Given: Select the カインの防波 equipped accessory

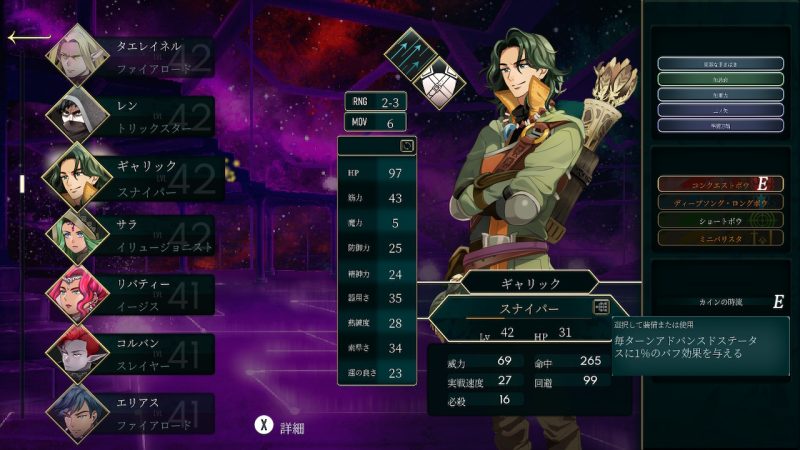Looking at the screenshot, I should [x=720, y=301].
